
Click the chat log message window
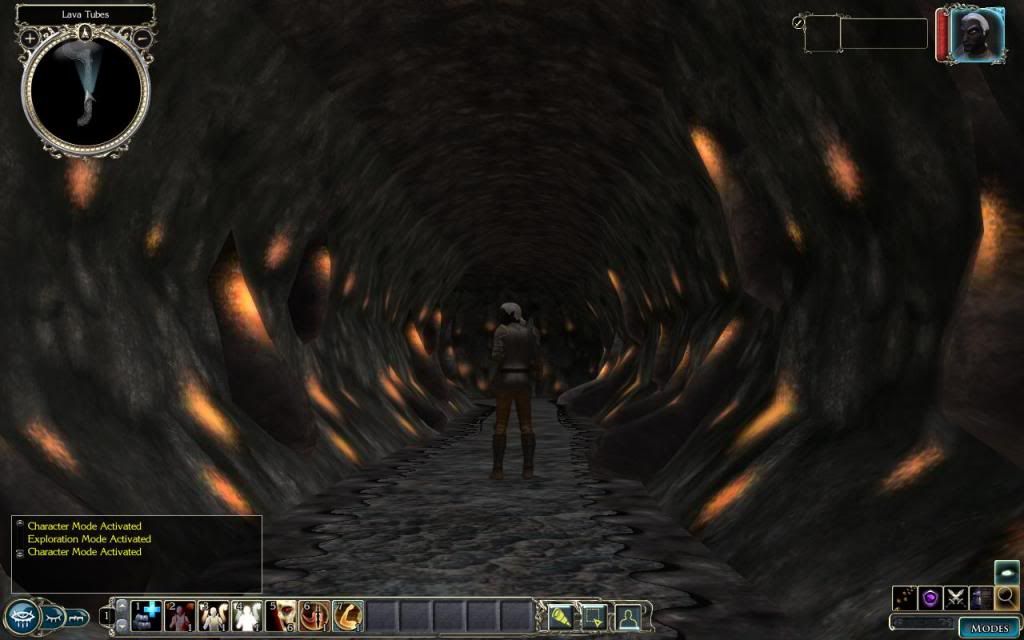[137, 553]
